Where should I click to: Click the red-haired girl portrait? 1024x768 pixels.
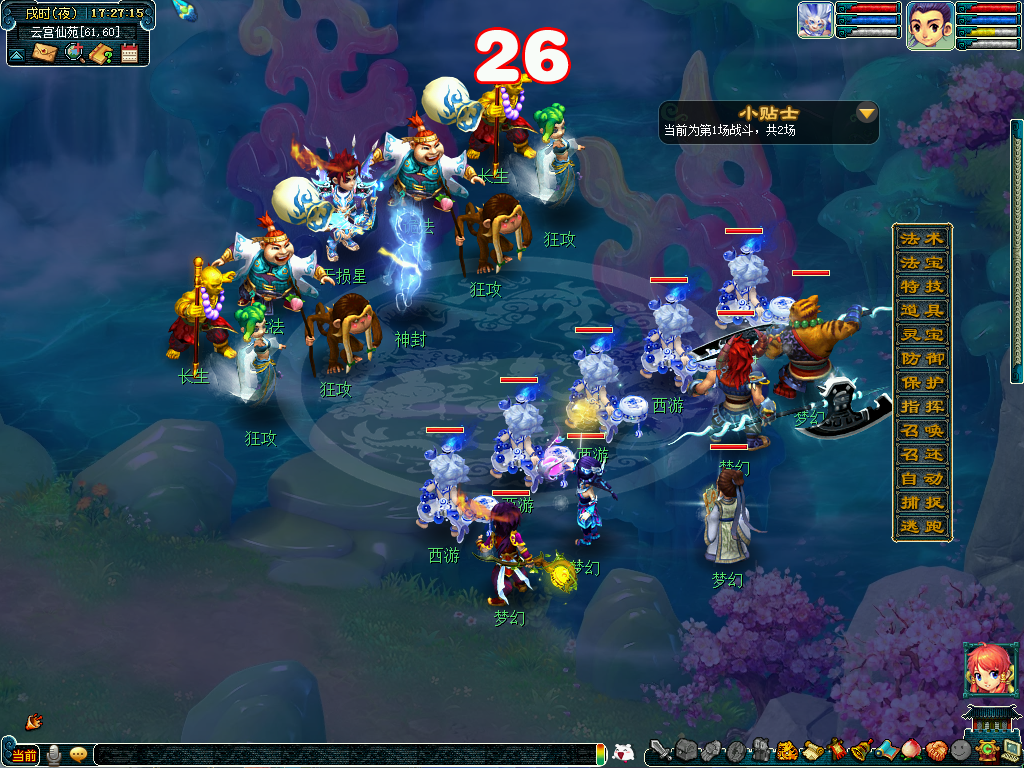pos(983,668)
